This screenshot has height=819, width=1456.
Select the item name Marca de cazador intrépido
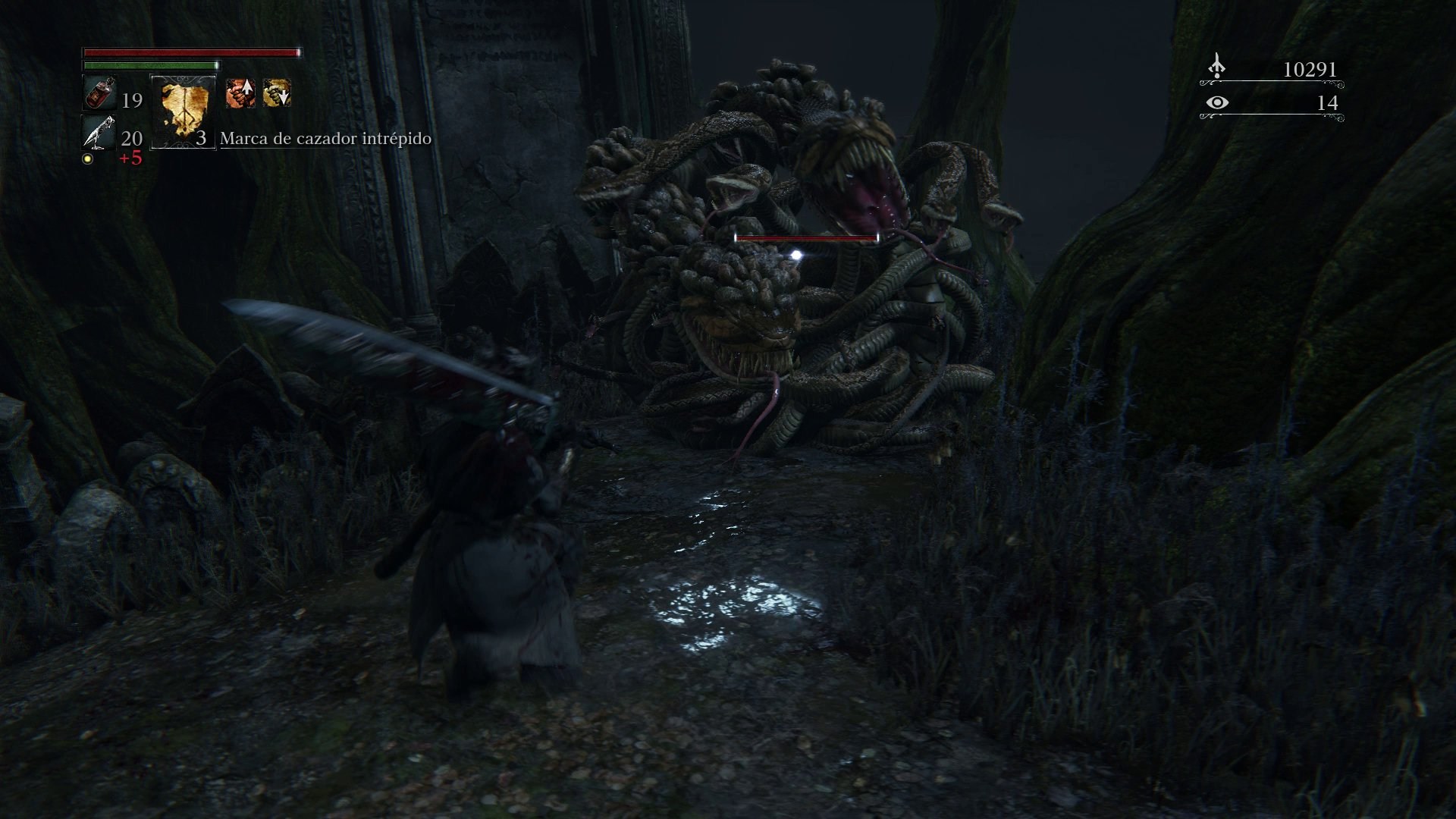tap(325, 140)
